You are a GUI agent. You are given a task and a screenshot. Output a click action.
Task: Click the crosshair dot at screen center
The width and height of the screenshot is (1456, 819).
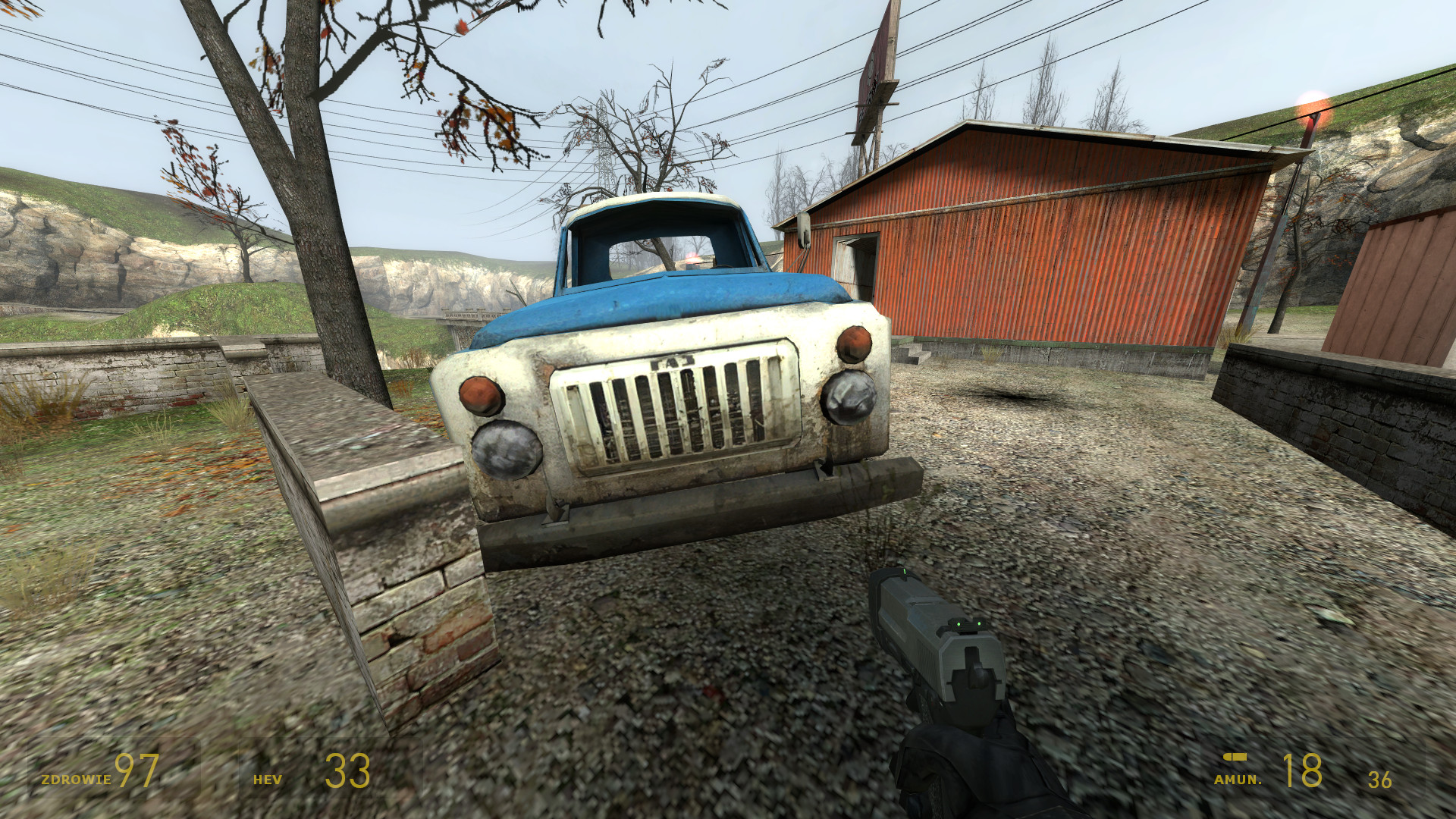pos(728,409)
